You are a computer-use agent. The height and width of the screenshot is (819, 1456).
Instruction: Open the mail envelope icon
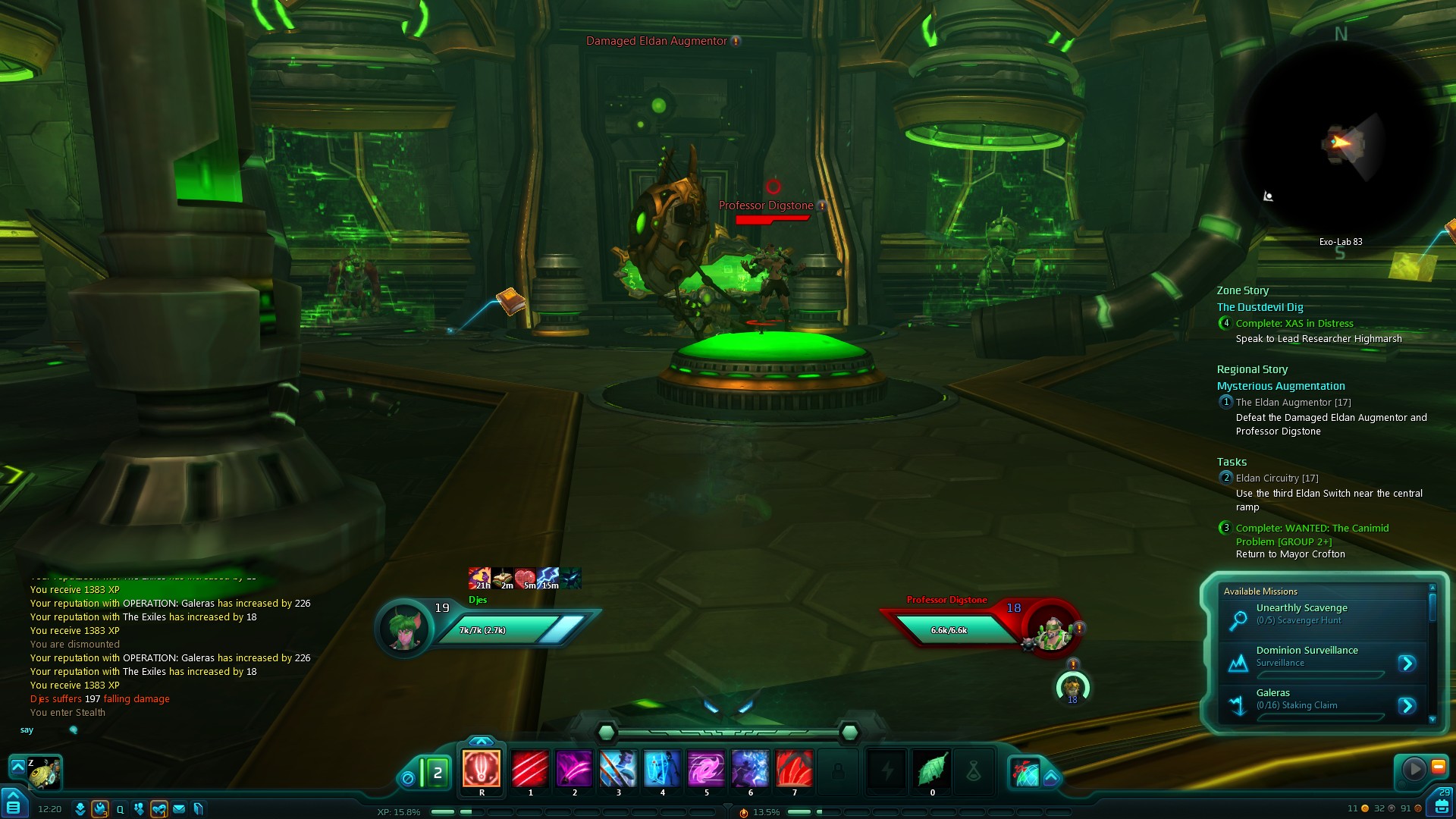click(x=179, y=809)
